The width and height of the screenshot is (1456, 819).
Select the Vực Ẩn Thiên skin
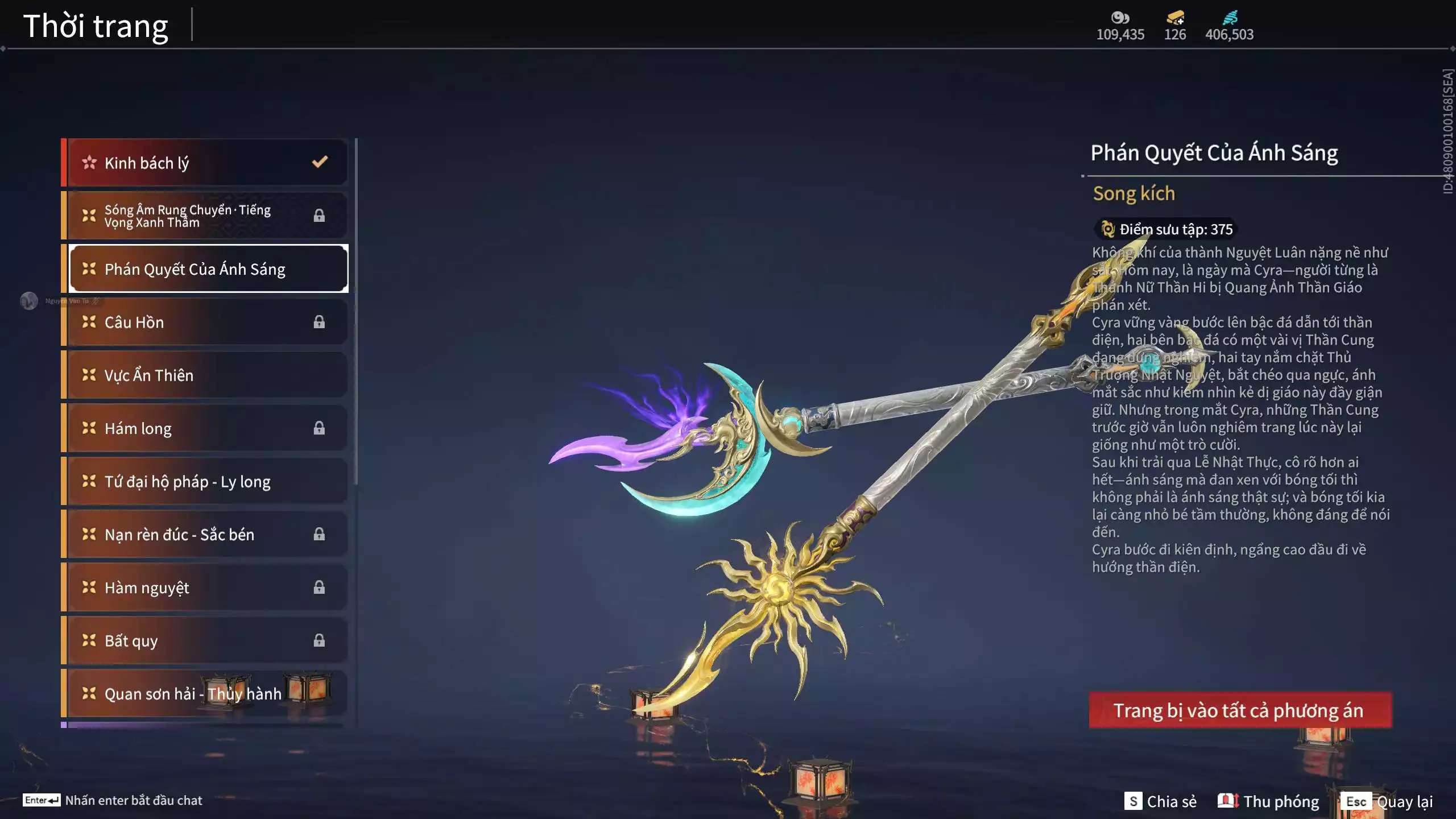coord(205,375)
